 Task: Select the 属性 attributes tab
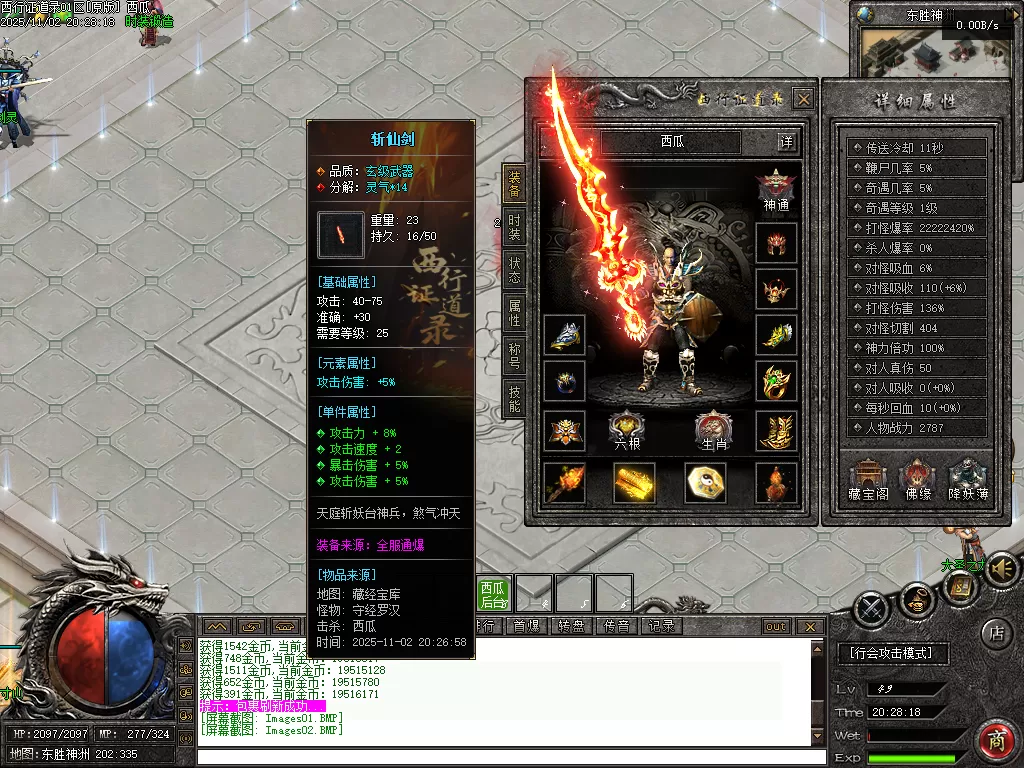point(513,313)
